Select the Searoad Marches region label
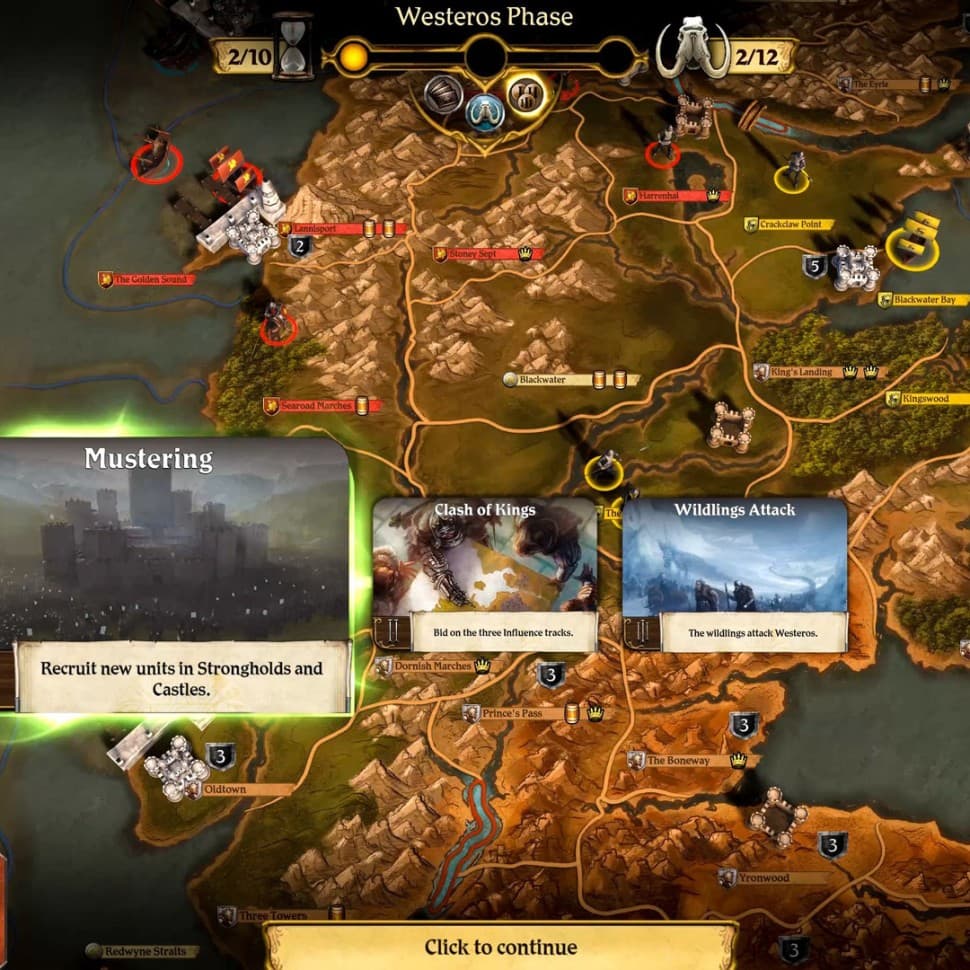This screenshot has width=970, height=970. coord(316,406)
